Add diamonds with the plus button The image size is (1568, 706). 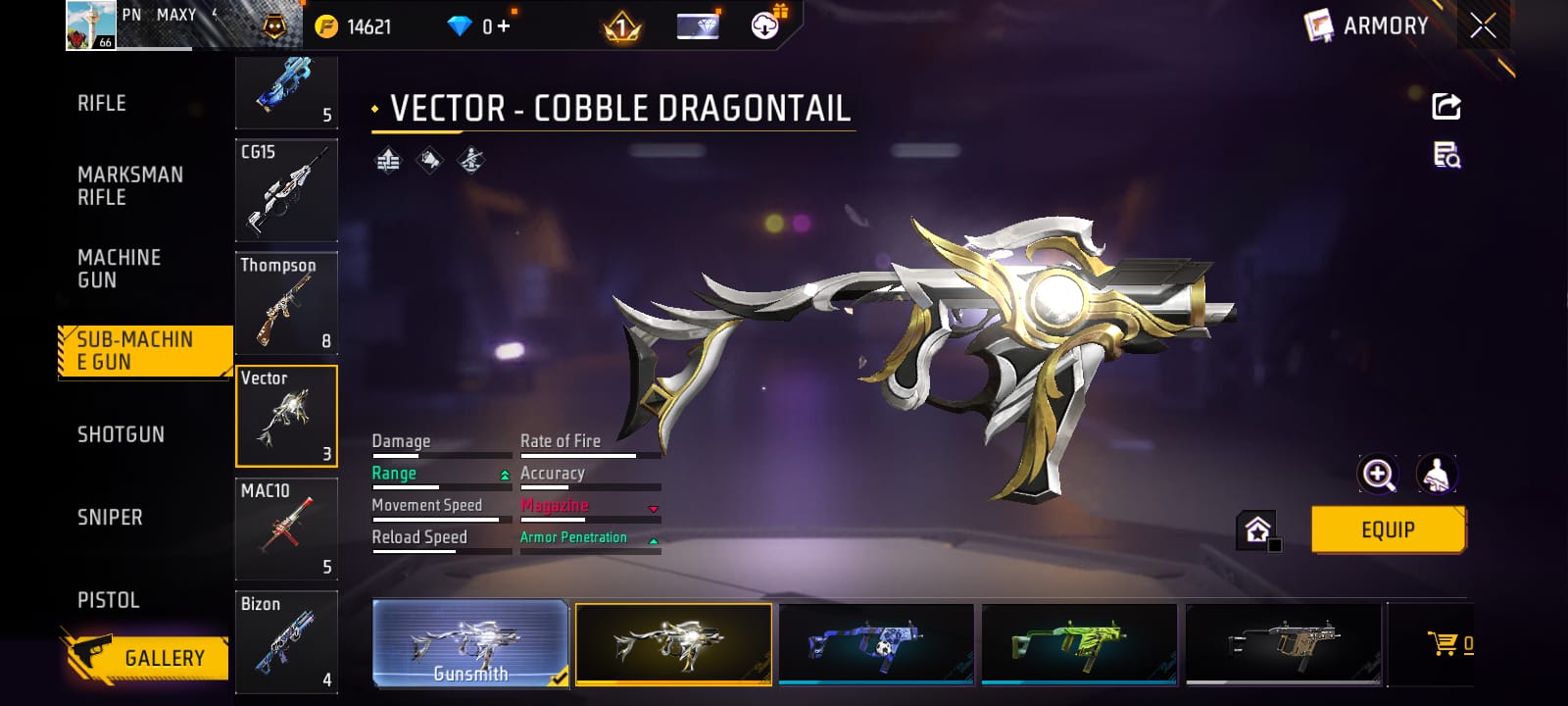click(x=504, y=26)
